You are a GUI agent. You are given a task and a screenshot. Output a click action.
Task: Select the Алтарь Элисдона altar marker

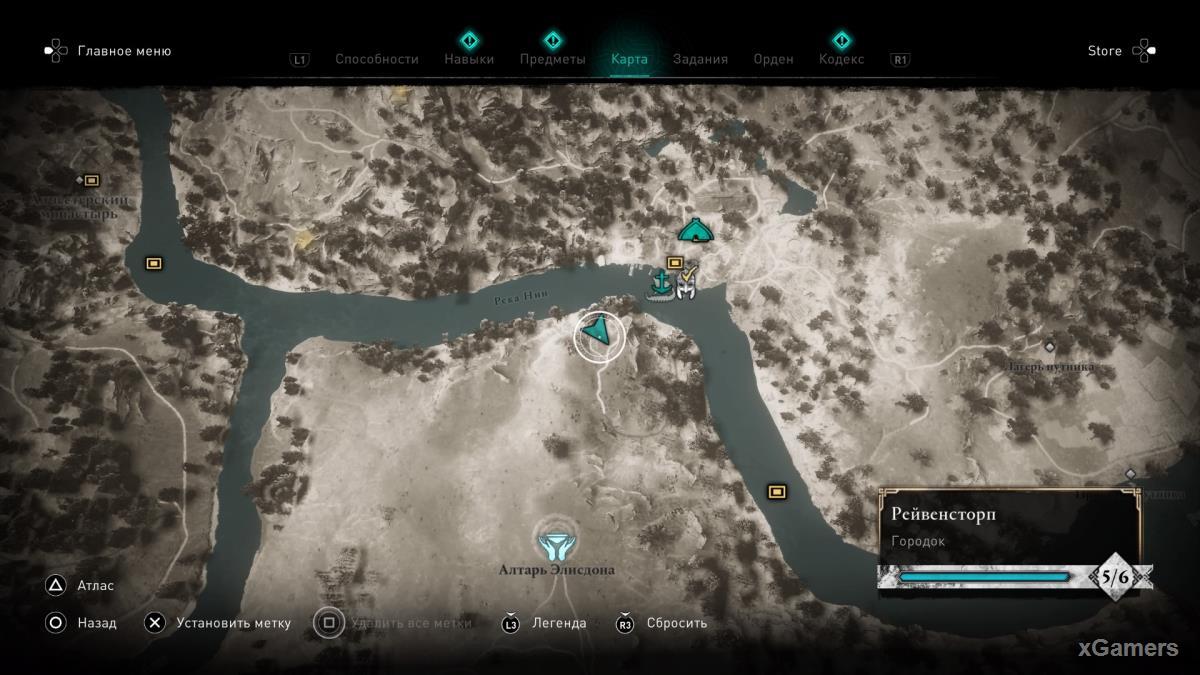point(553,544)
